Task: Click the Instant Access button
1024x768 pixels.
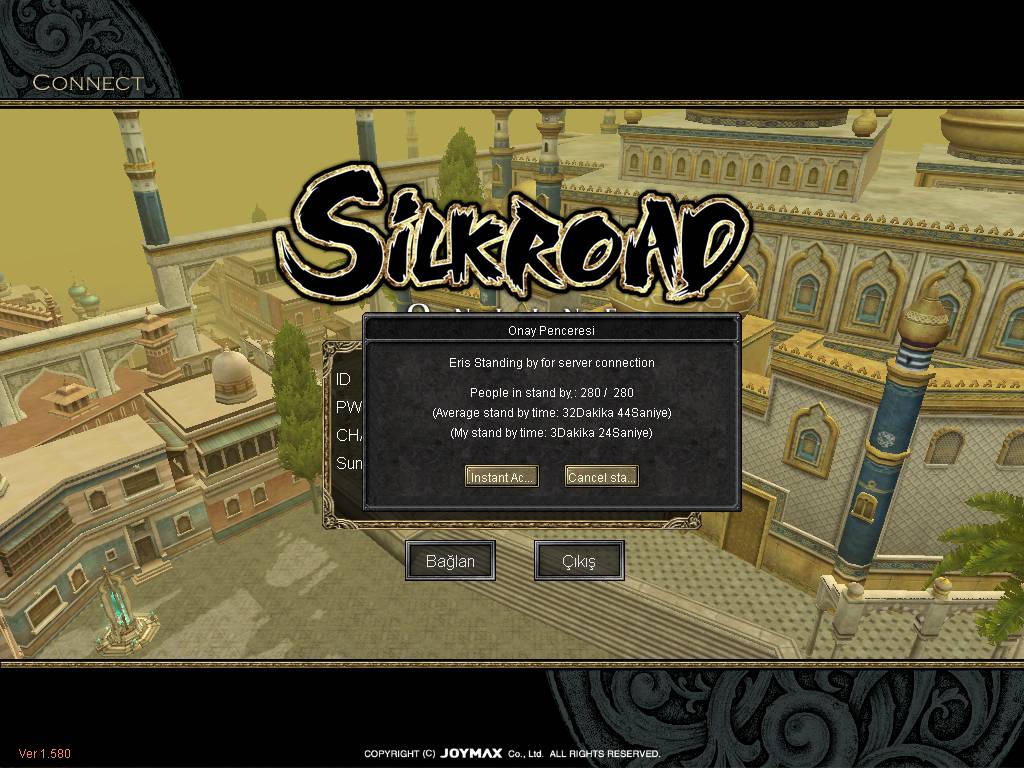Action: tap(502, 477)
